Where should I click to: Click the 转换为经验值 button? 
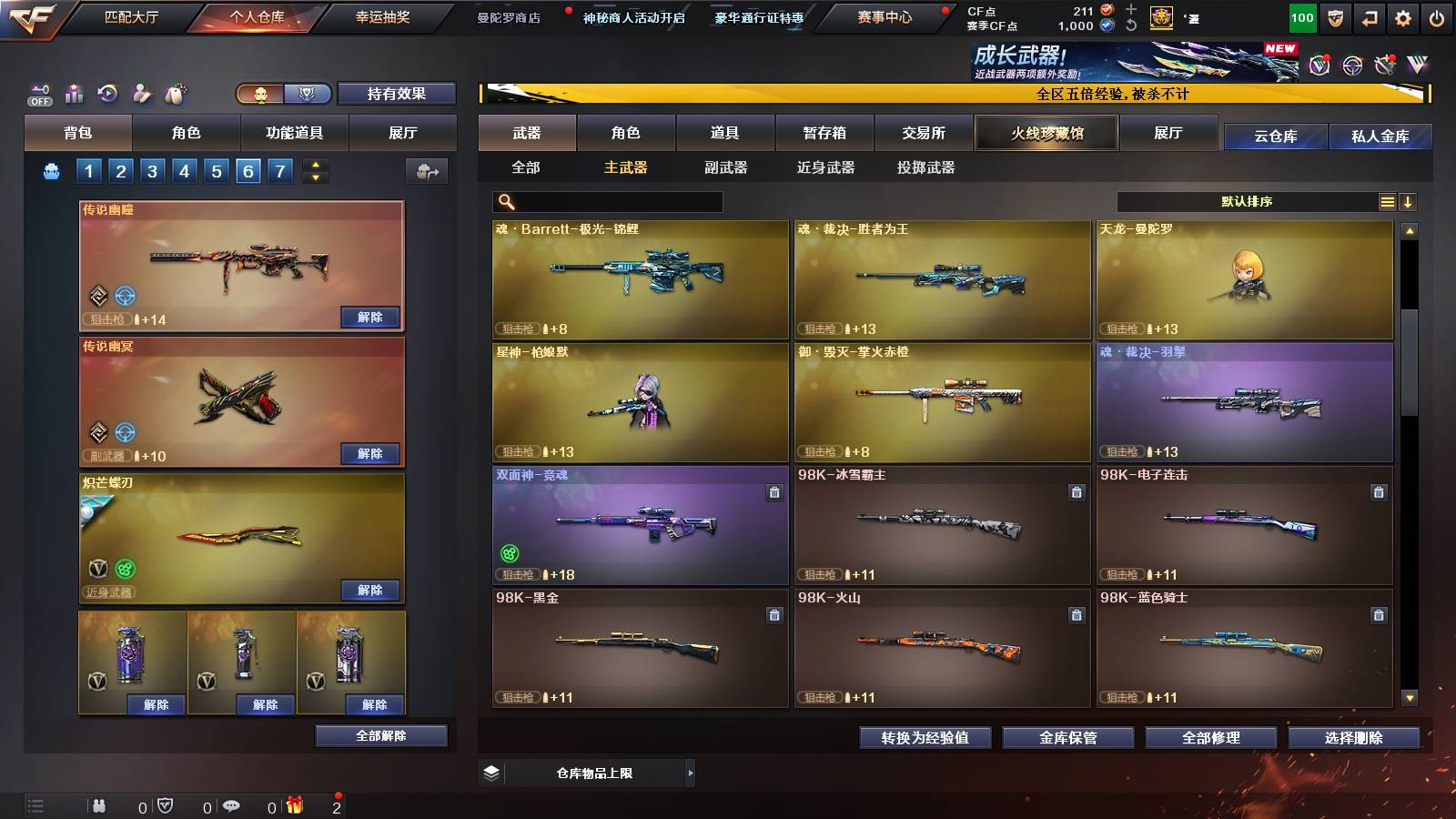[x=925, y=738]
